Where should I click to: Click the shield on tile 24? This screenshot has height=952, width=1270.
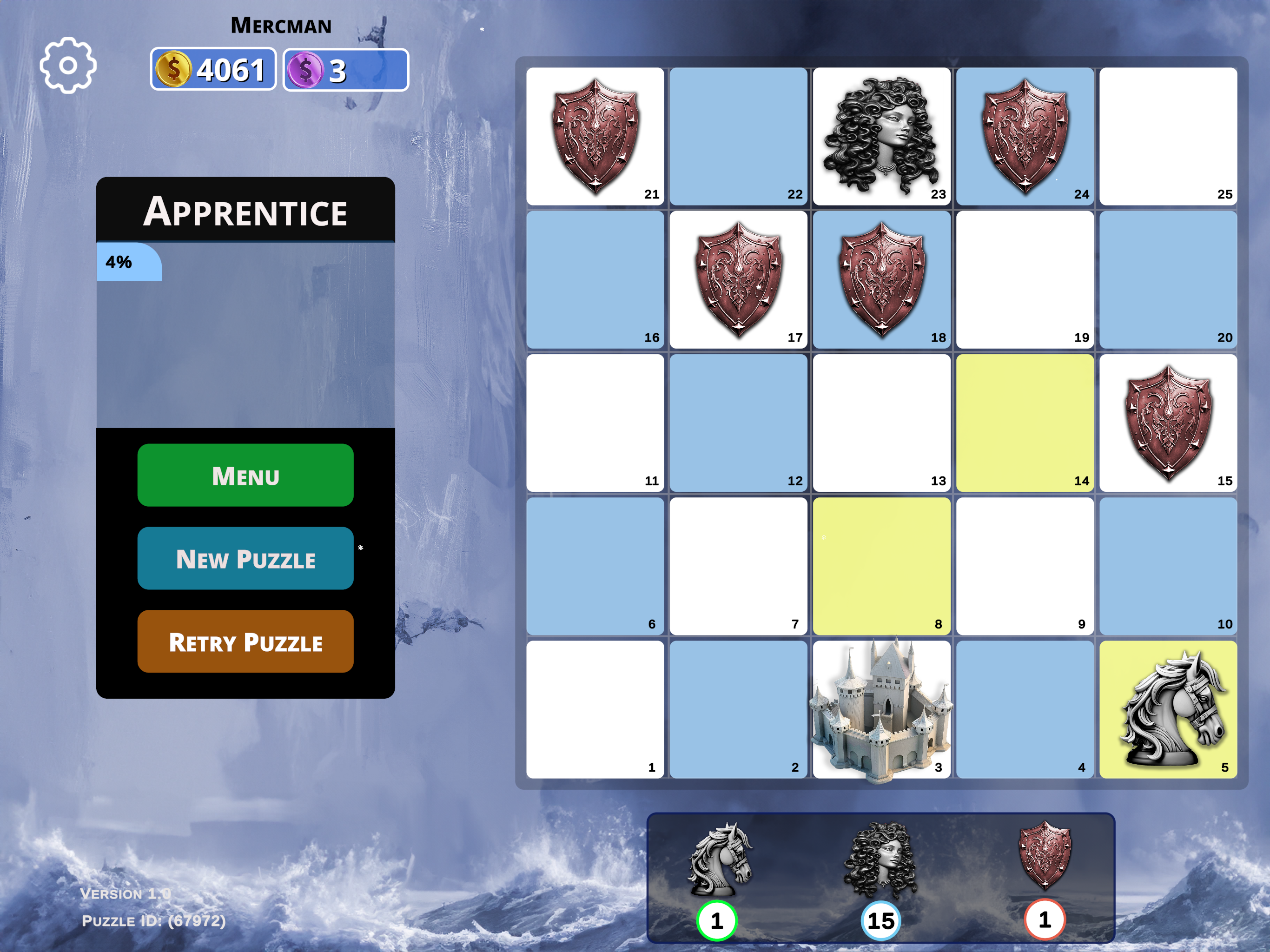[x=1024, y=136]
